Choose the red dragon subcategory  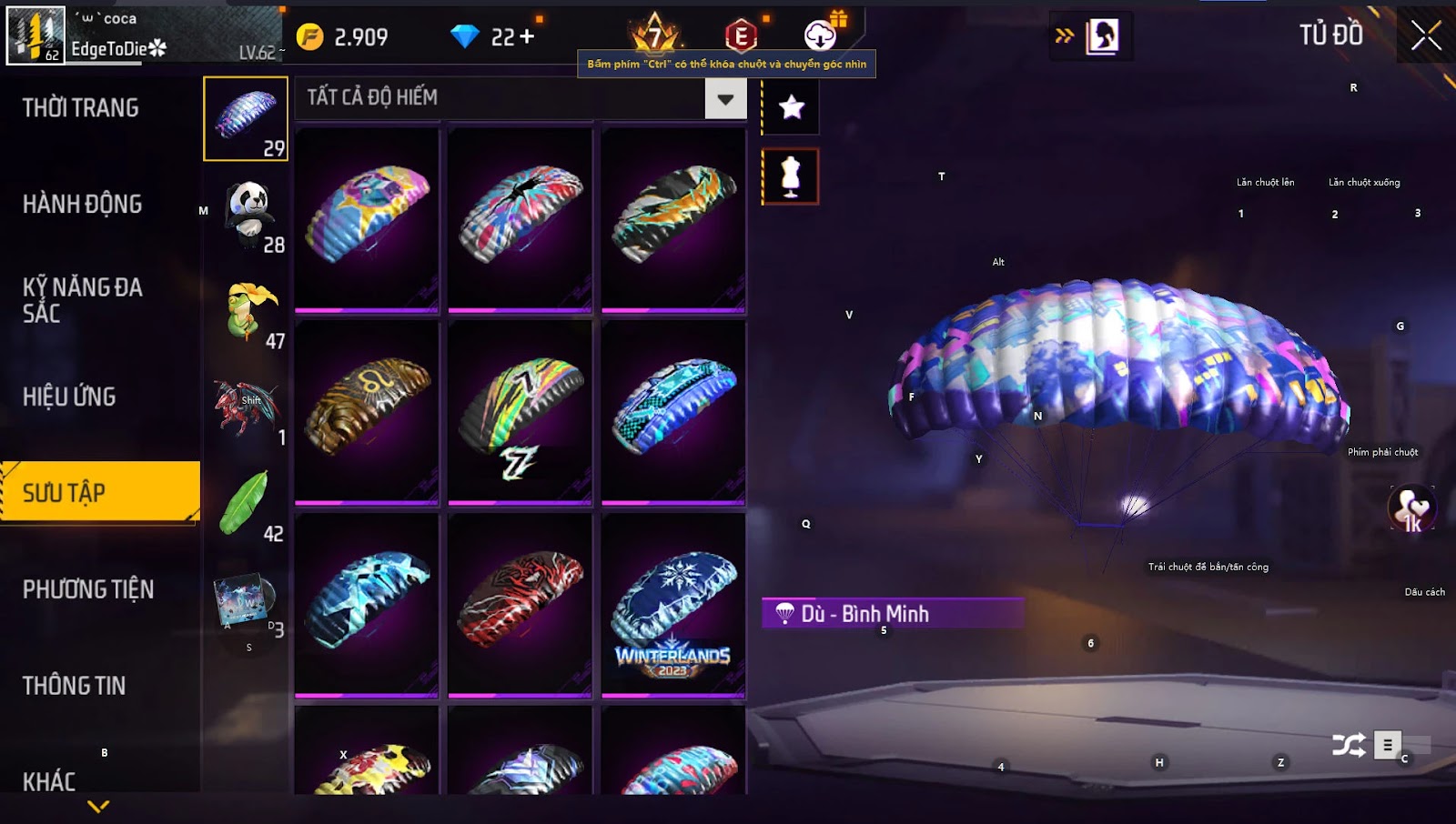tap(245, 407)
